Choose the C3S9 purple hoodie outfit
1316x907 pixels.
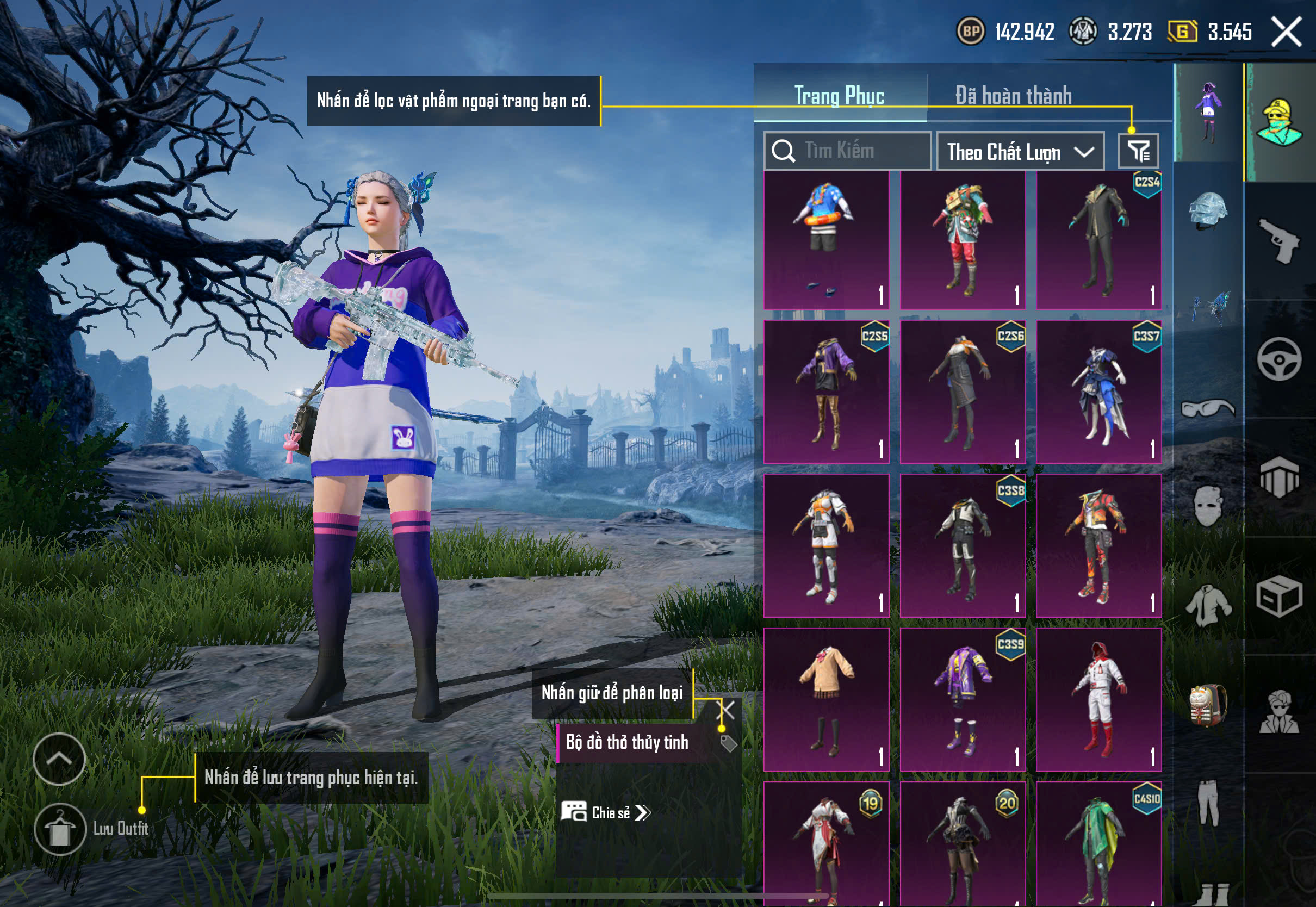pyautogui.click(x=963, y=699)
